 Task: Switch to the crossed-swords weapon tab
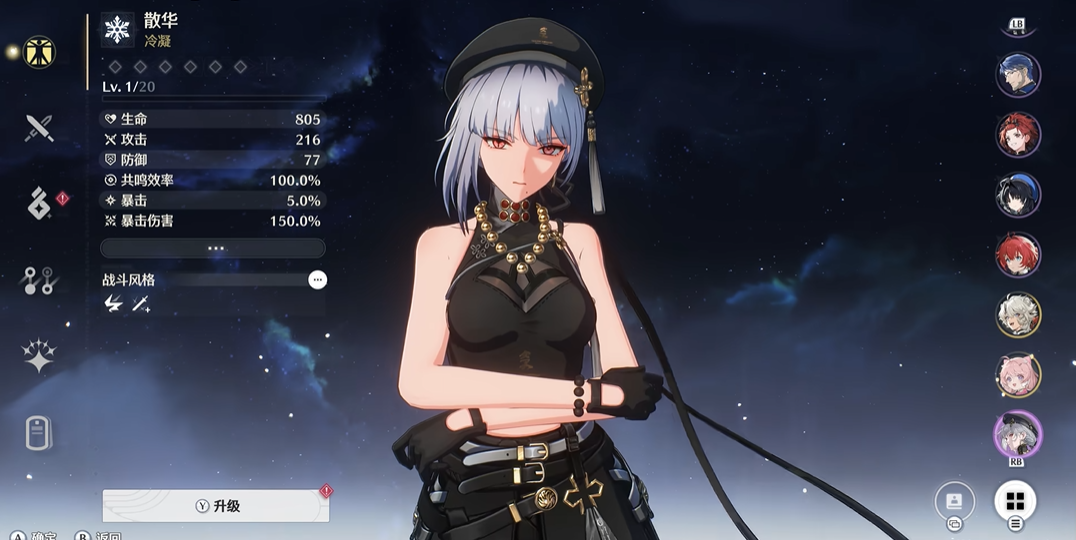(x=39, y=127)
